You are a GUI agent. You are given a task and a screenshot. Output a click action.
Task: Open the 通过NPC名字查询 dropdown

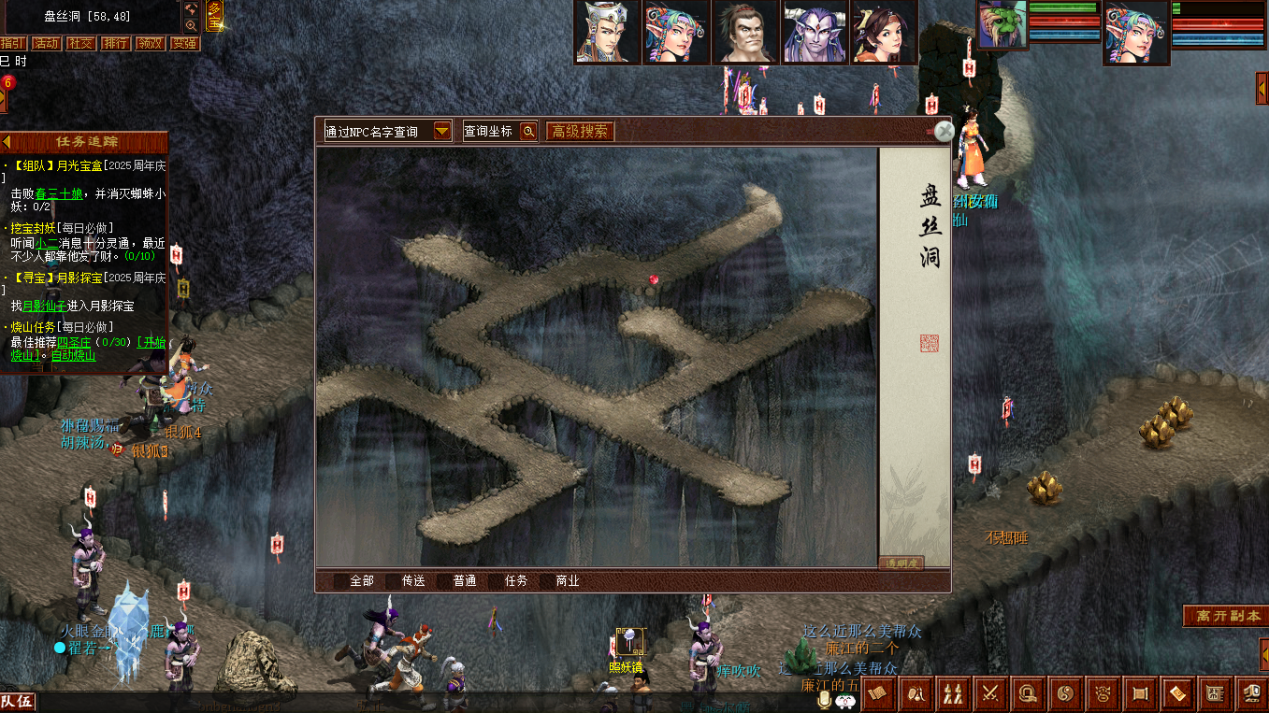[x=442, y=131]
